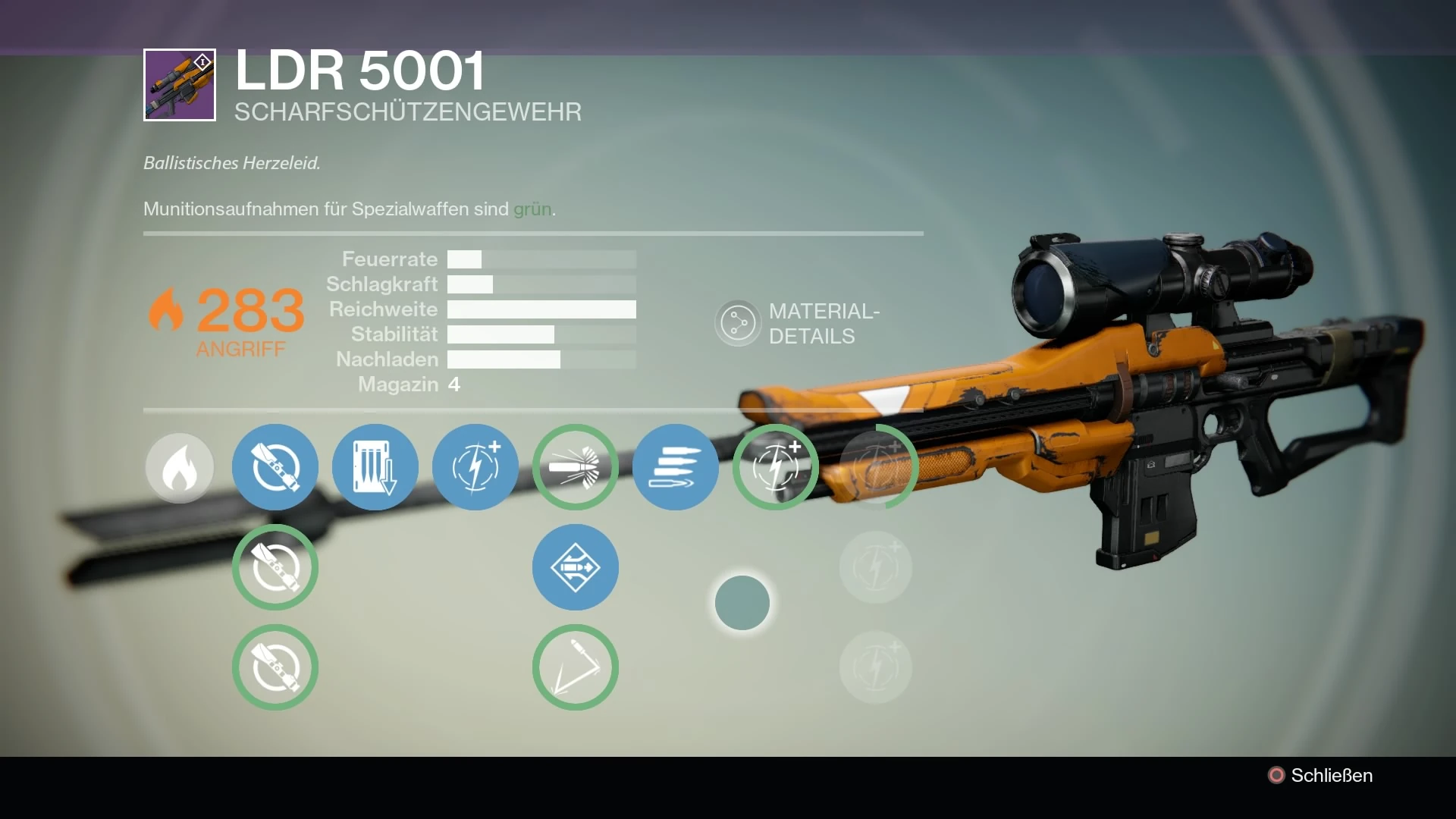Toggle the green angled-line perk node
This screenshot has width=1456, height=819.
(575, 667)
